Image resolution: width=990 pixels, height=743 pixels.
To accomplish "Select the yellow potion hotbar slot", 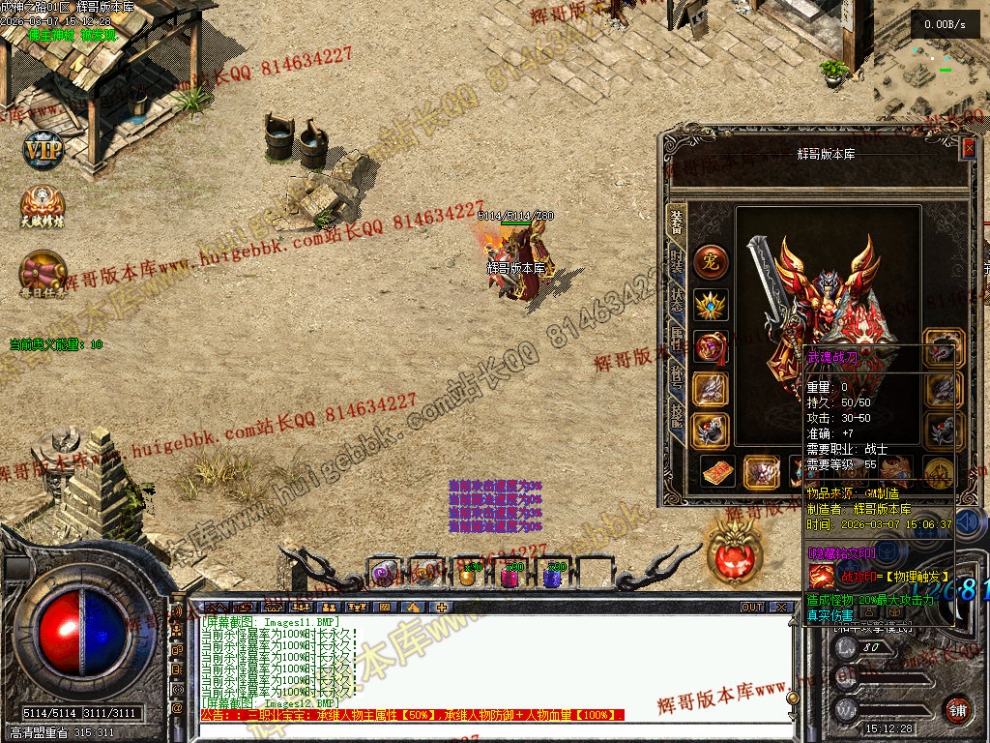I will click(467, 575).
